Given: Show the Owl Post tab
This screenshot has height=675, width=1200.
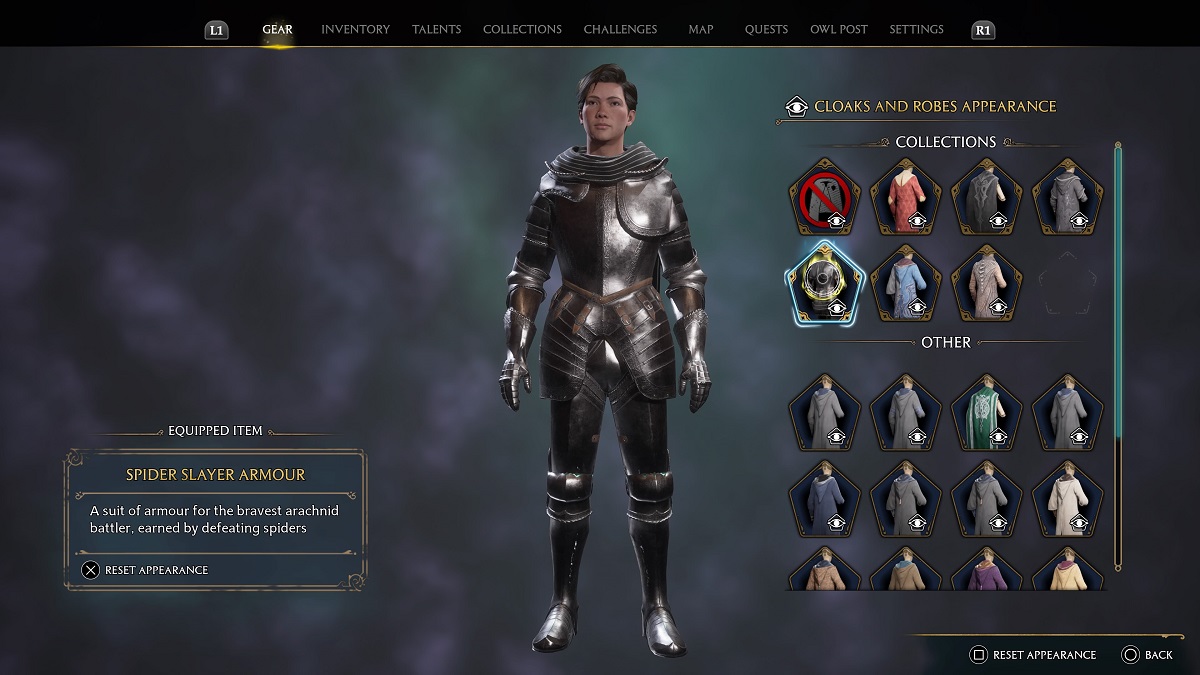Looking at the screenshot, I should tap(838, 30).
